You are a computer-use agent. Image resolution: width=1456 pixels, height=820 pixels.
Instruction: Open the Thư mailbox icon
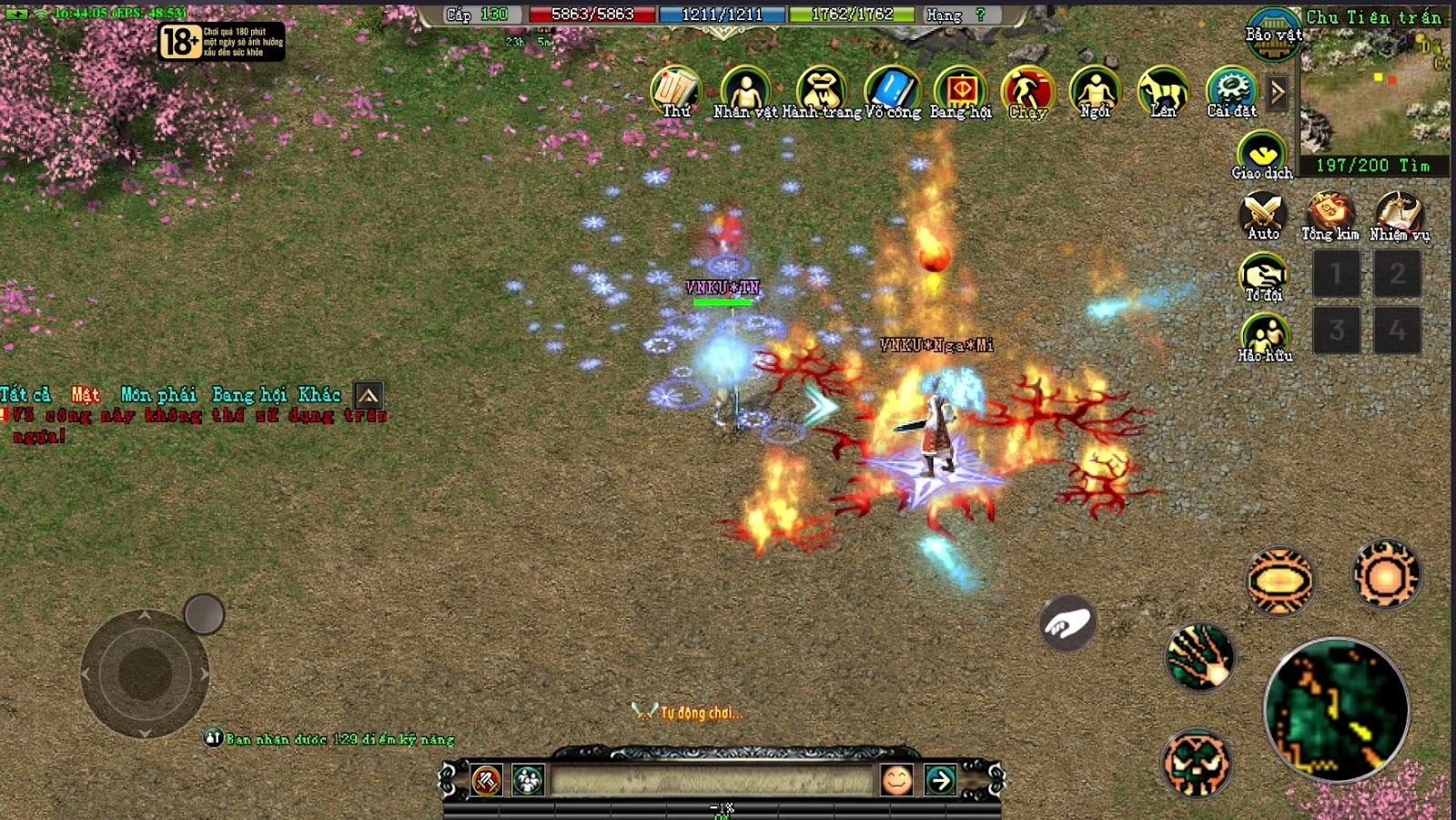tap(675, 91)
